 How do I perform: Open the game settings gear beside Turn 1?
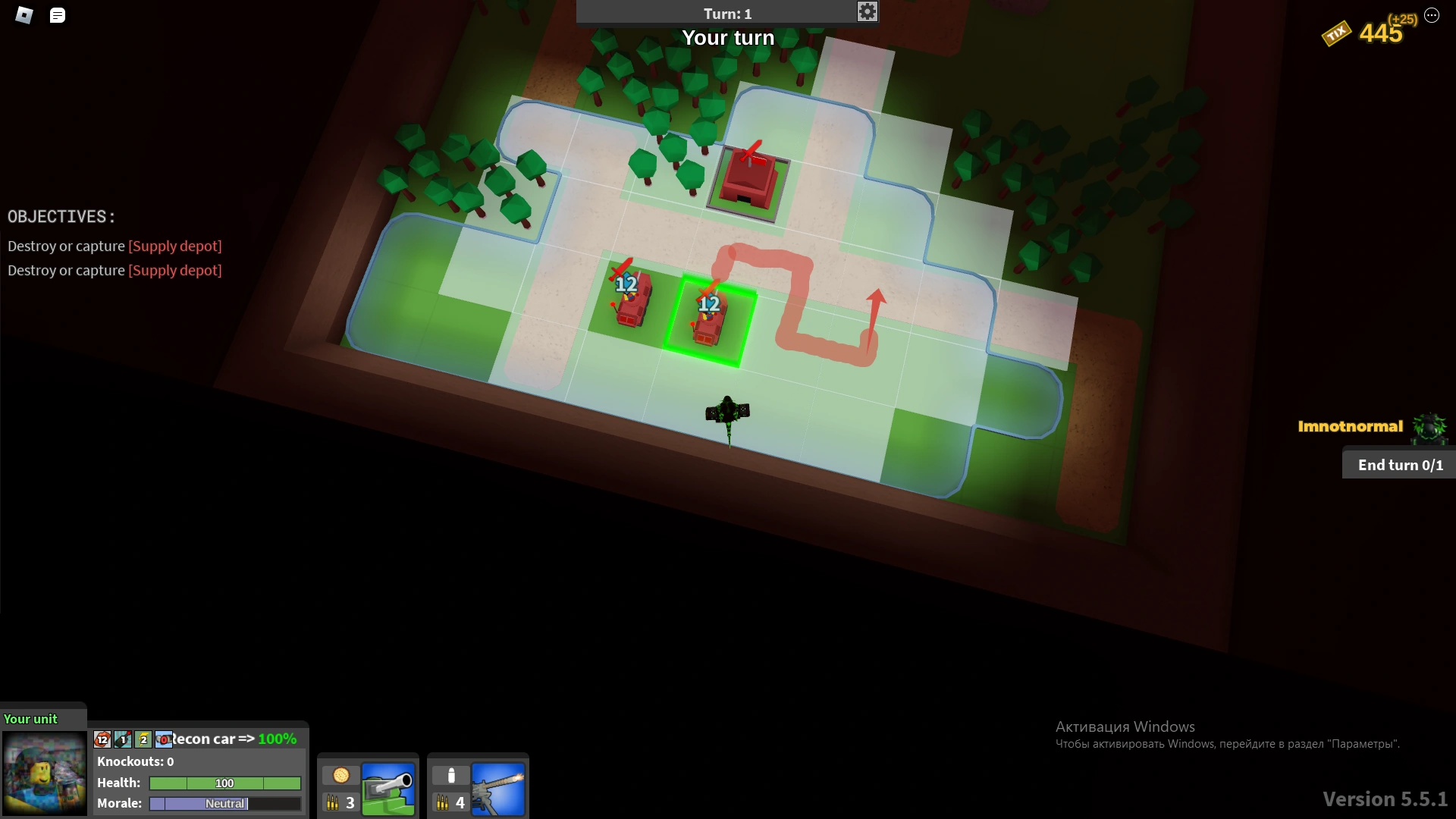(867, 11)
